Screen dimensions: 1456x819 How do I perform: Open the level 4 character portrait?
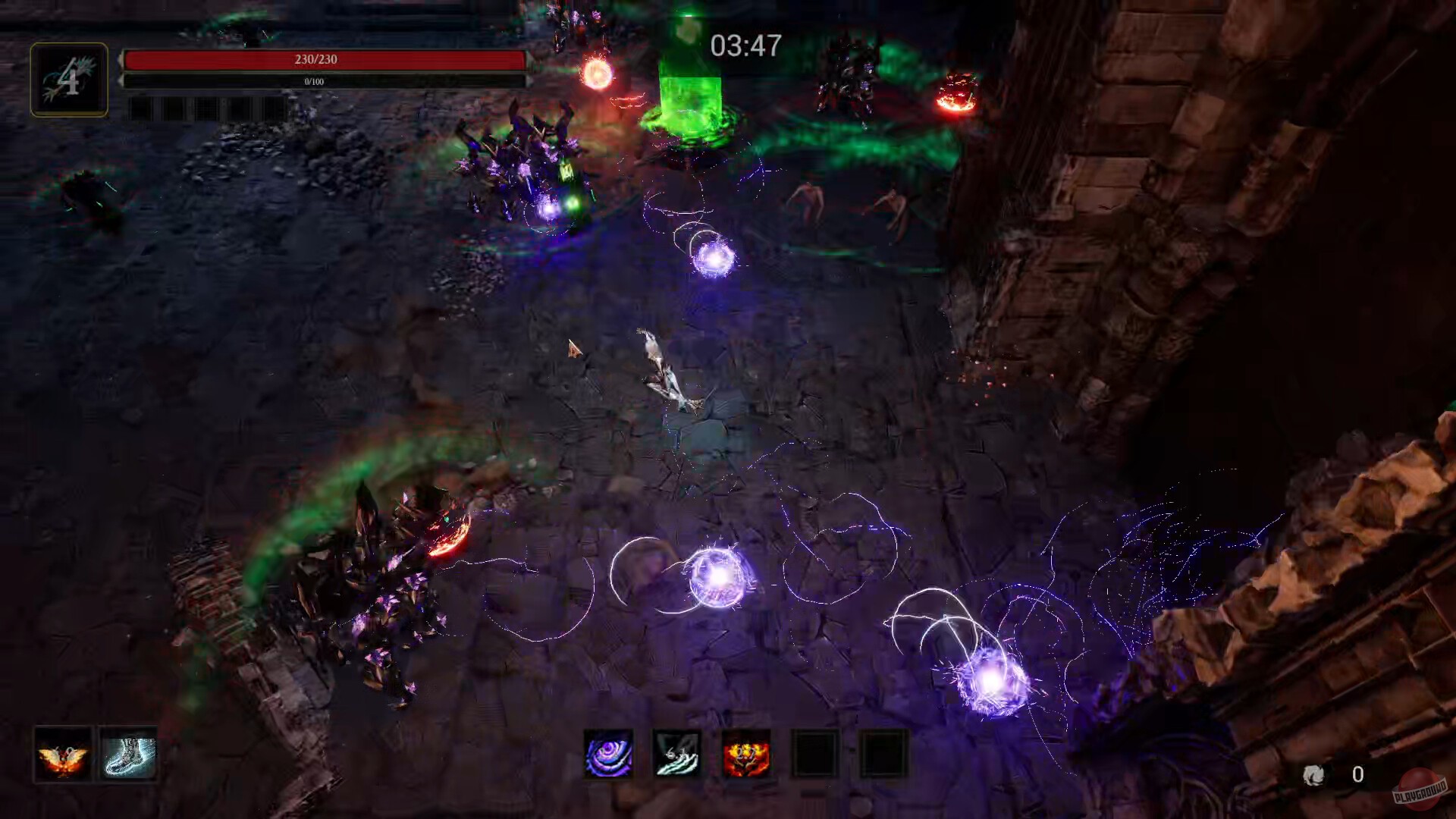coord(68,80)
